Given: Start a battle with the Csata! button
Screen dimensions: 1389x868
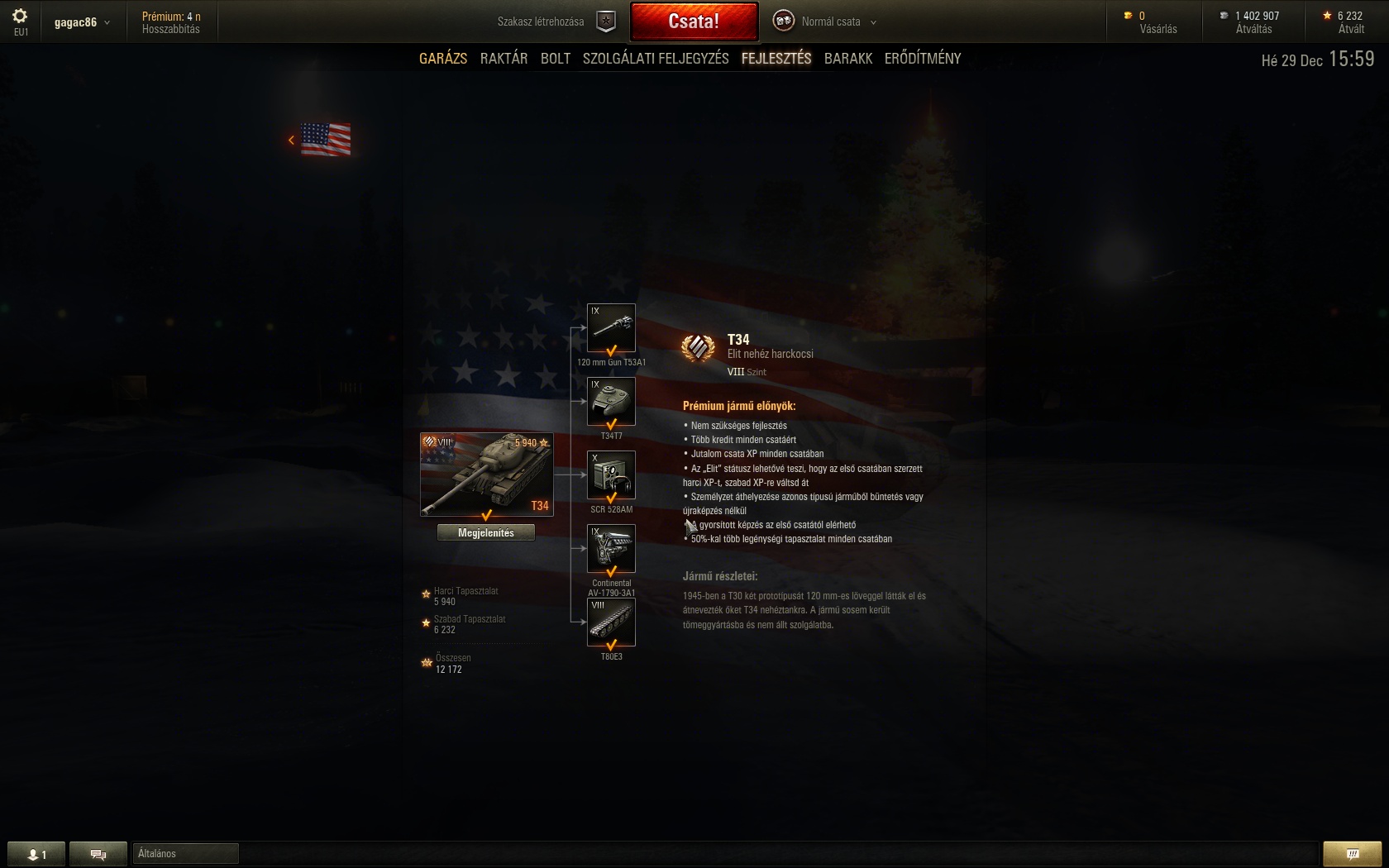Looking at the screenshot, I should pos(694,21).
